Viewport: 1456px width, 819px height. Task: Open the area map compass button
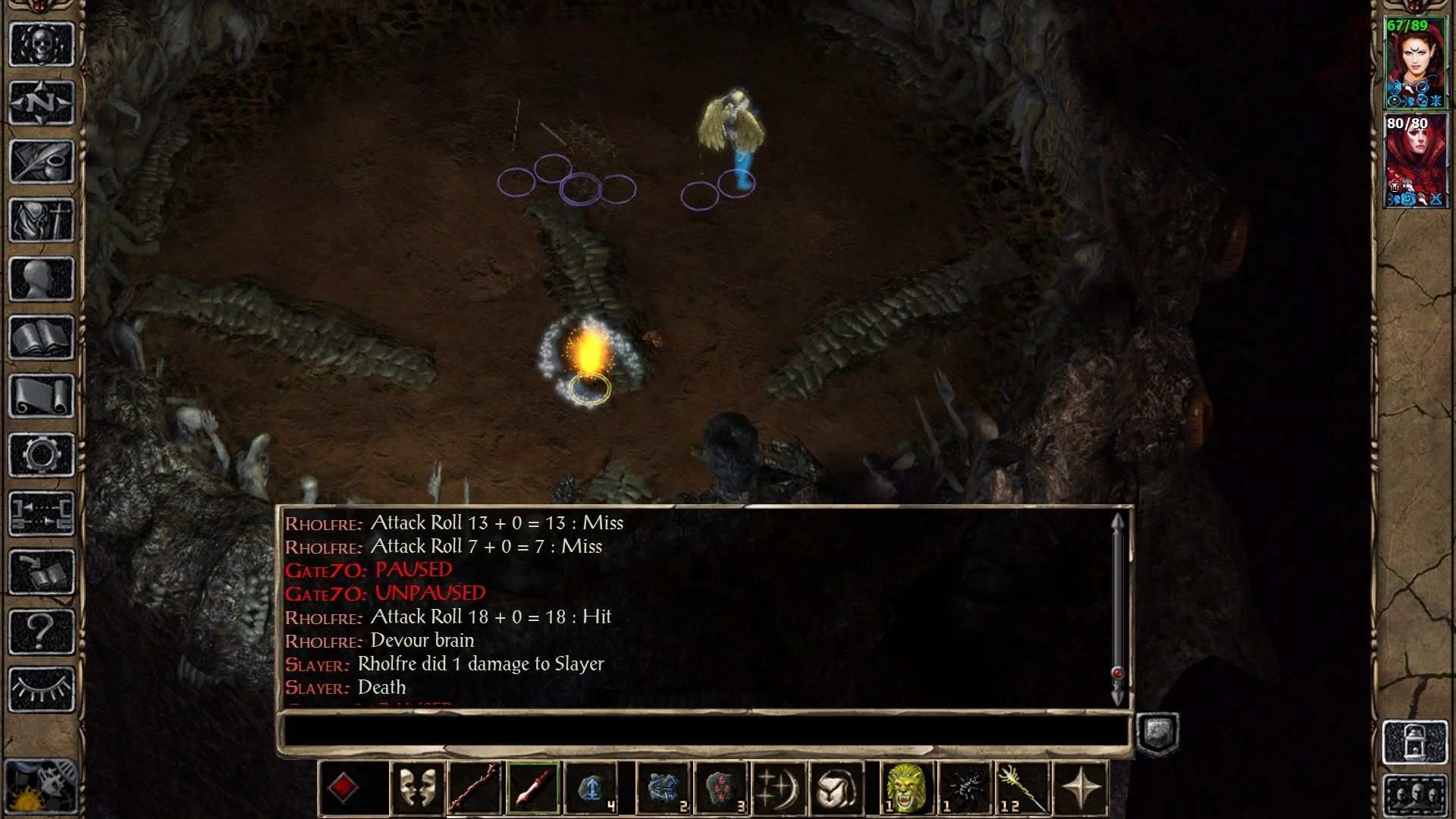[x=42, y=102]
